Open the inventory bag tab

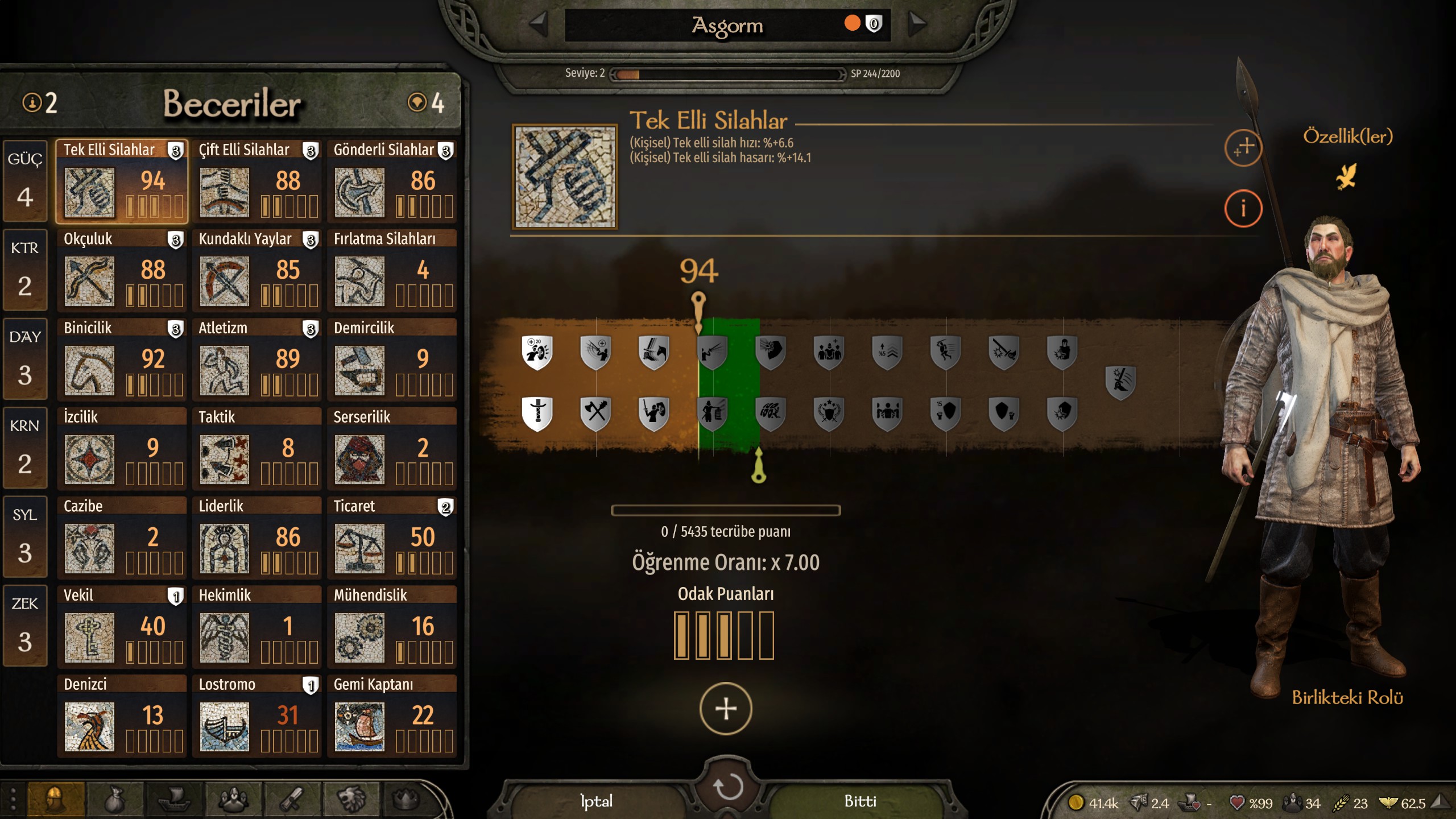pyautogui.click(x=115, y=800)
